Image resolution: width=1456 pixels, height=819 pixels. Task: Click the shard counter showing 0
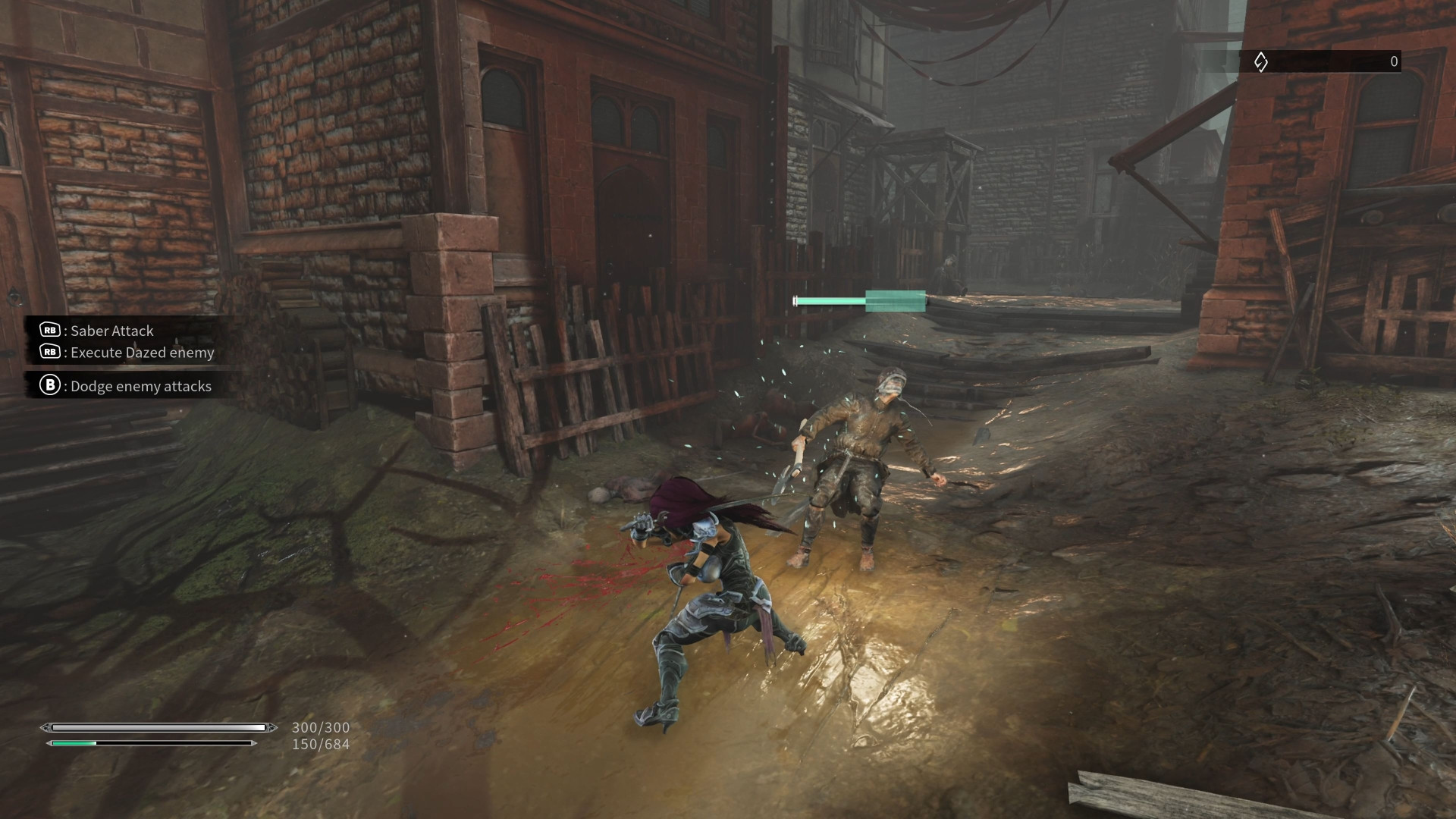coord(1394,61)
